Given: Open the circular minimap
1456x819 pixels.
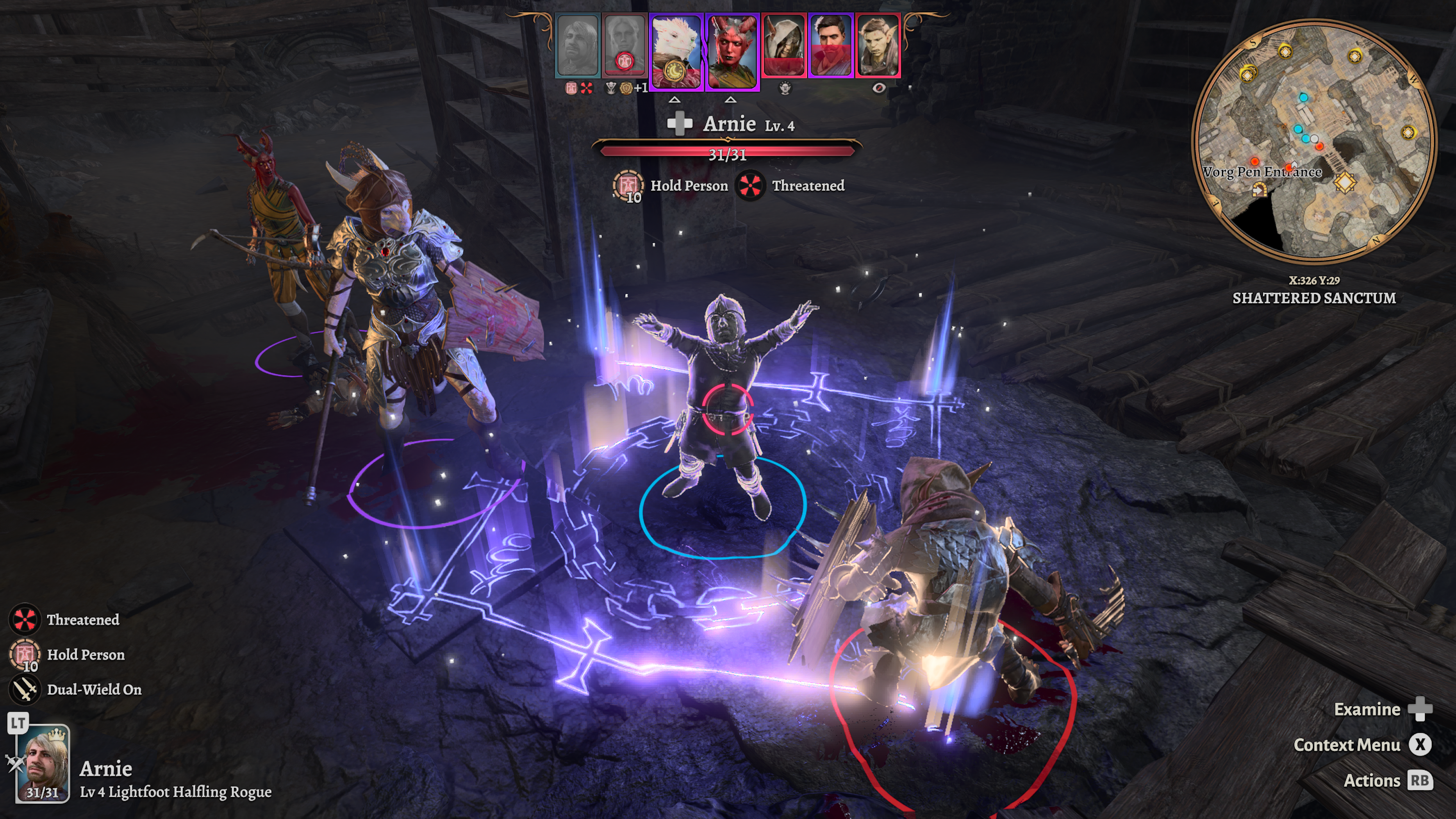Looking at the screenshot, I should point(1313,141).
